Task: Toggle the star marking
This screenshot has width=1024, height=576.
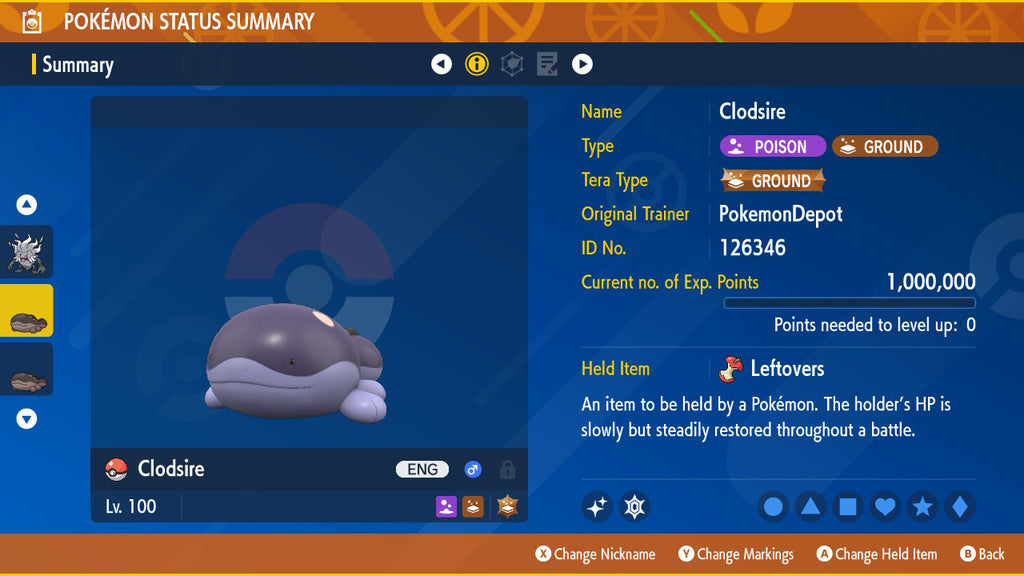Action: tap(922, 507)
